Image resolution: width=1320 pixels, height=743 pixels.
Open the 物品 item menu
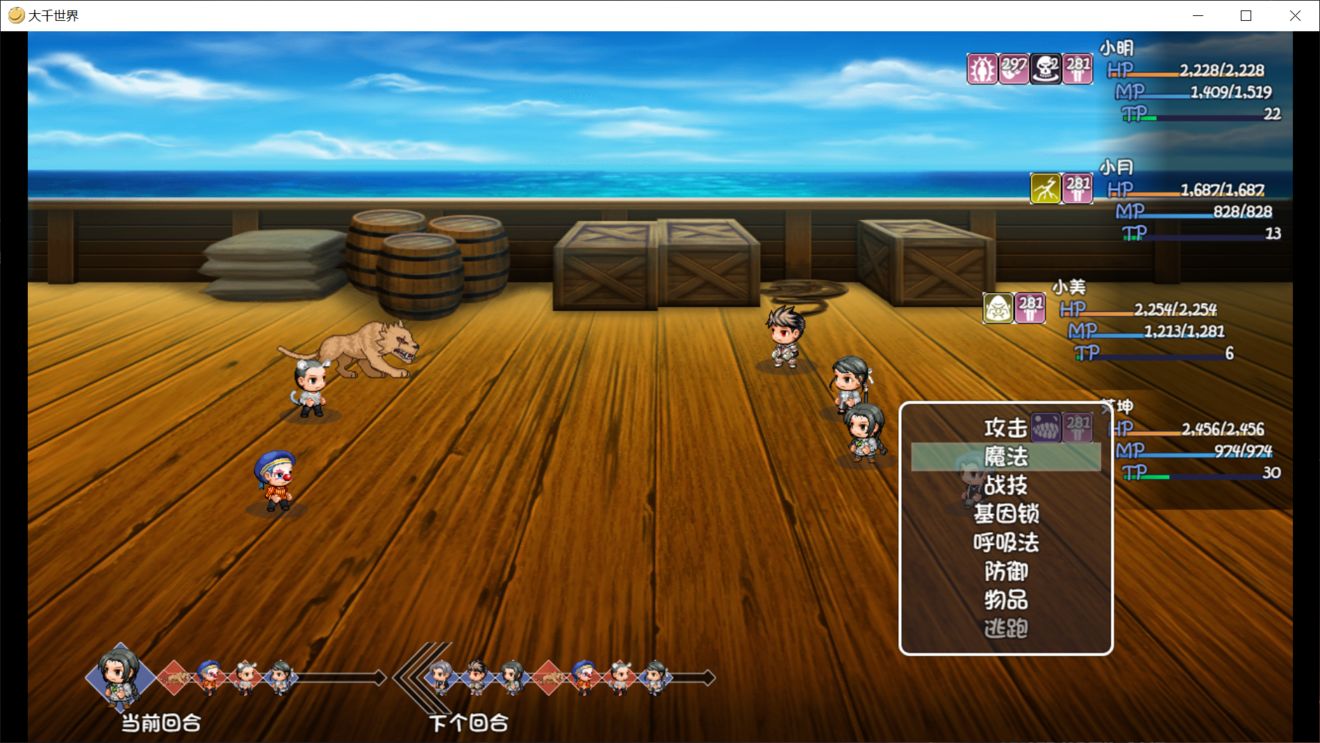click(1005, 600)
